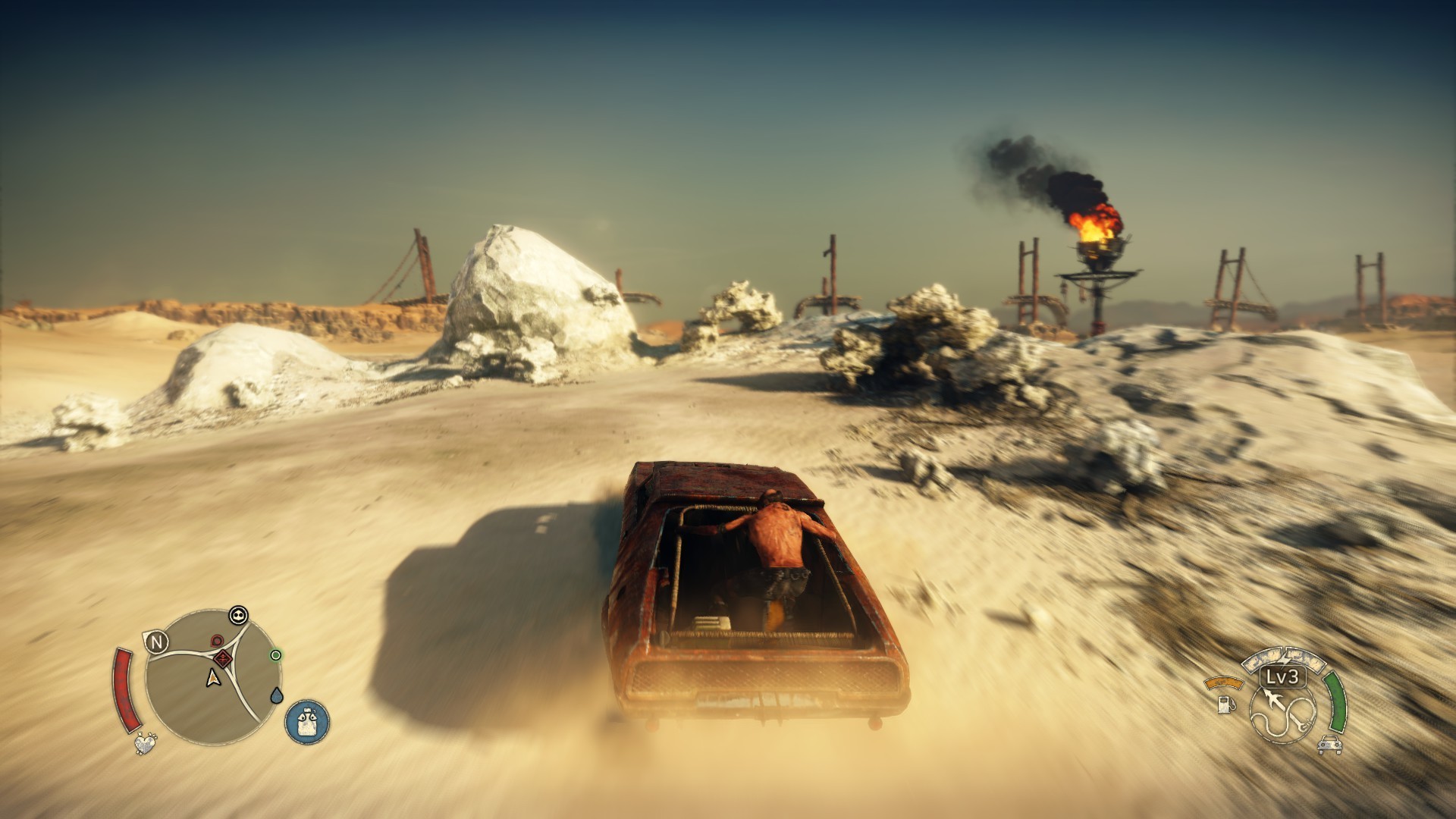
Task: Select the blue water drop marker
Action: click(x=278, y=695)
